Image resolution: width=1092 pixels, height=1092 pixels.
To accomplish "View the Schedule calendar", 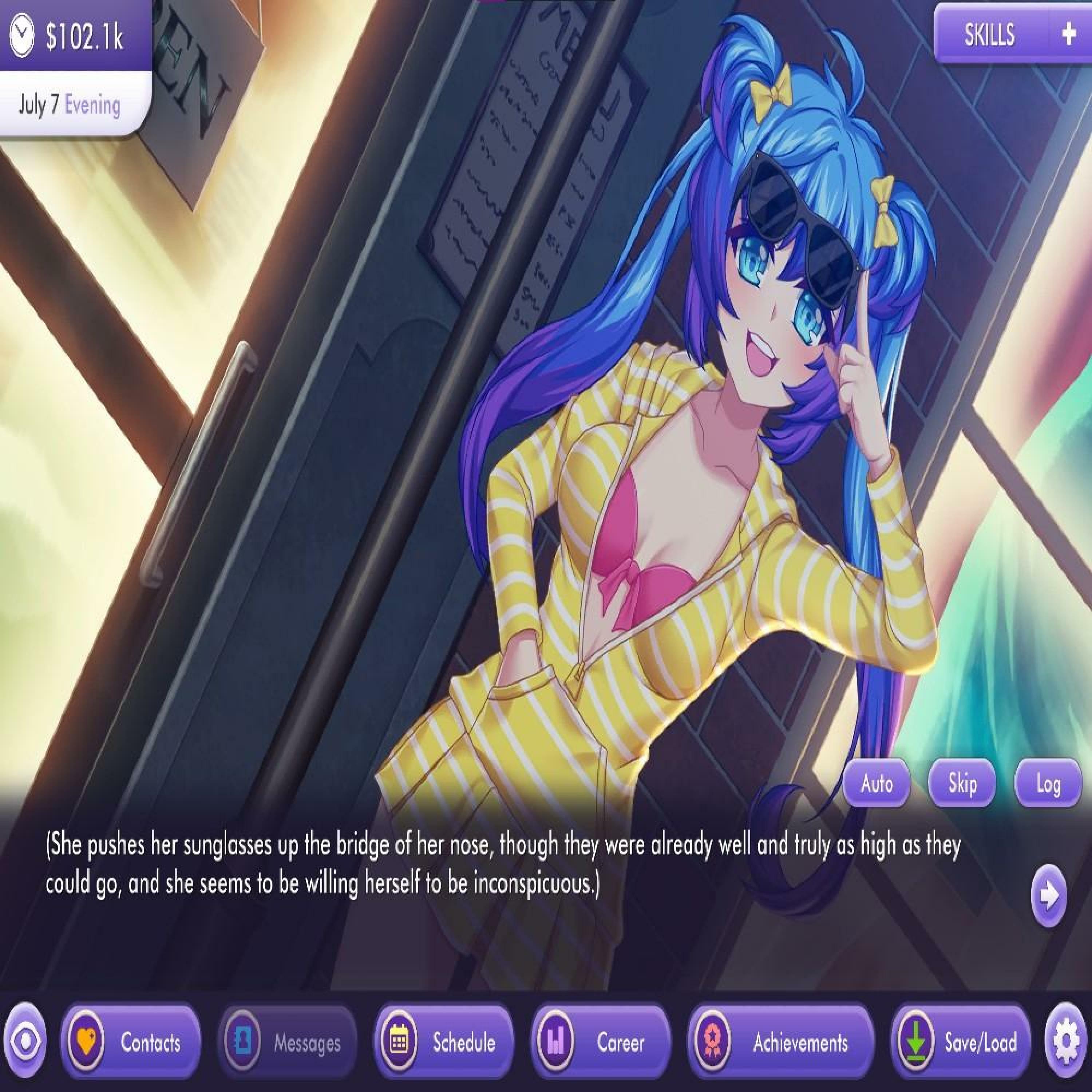I will [x=444, y=1042].
